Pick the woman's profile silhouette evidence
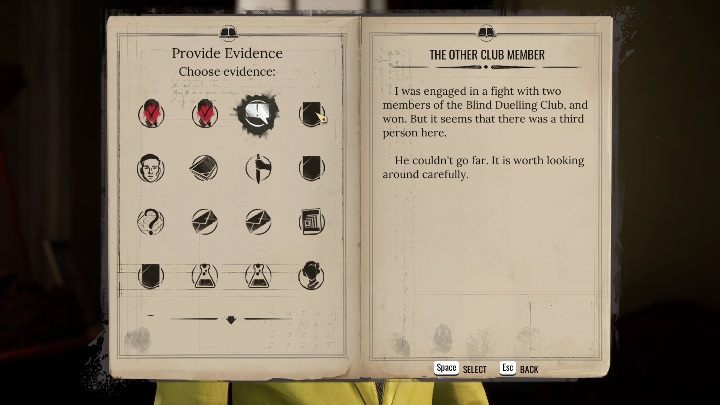720x405 pixels. click(312, 273)
